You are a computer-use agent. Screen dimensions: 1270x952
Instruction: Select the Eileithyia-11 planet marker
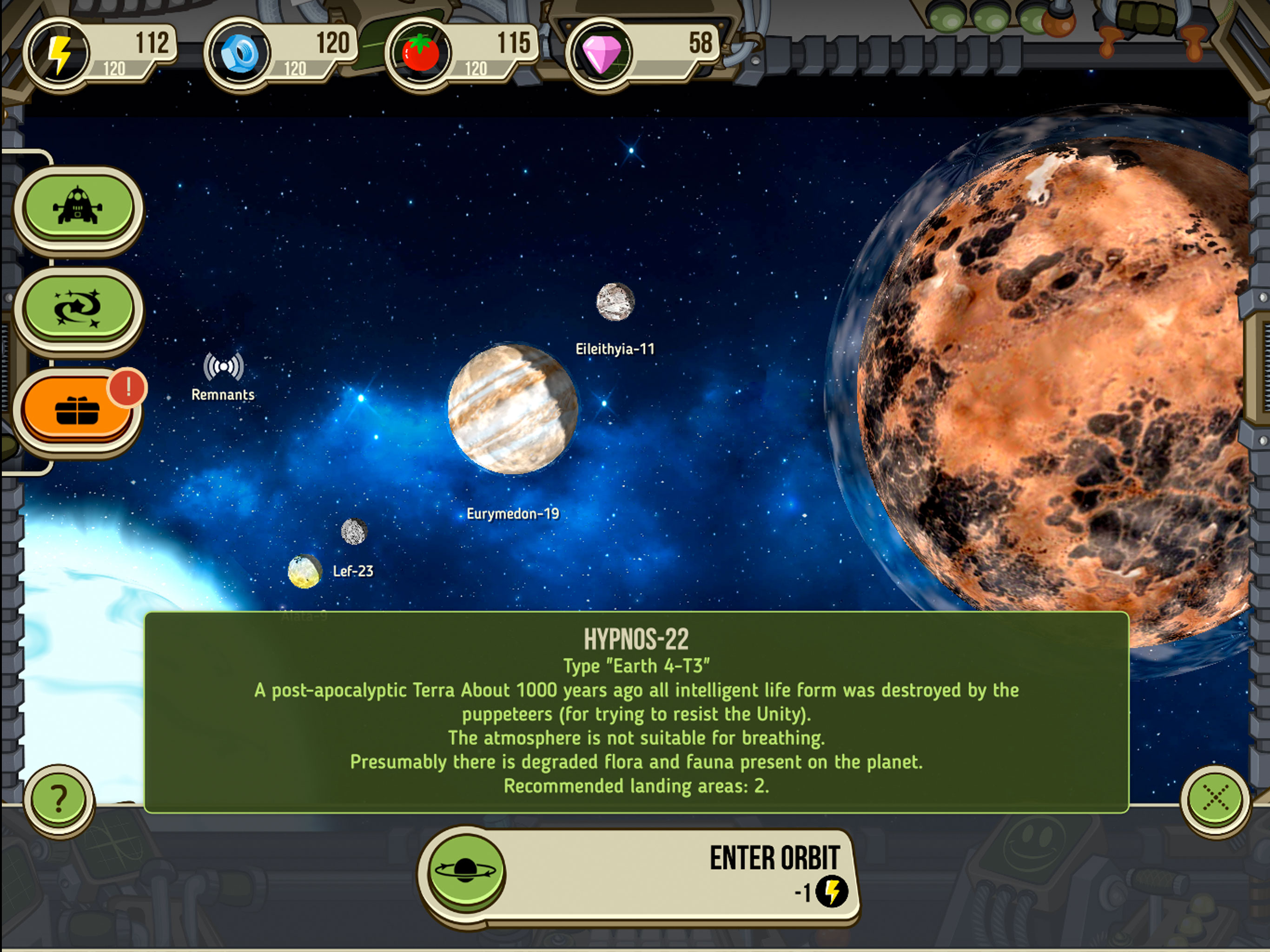(615, 301)
